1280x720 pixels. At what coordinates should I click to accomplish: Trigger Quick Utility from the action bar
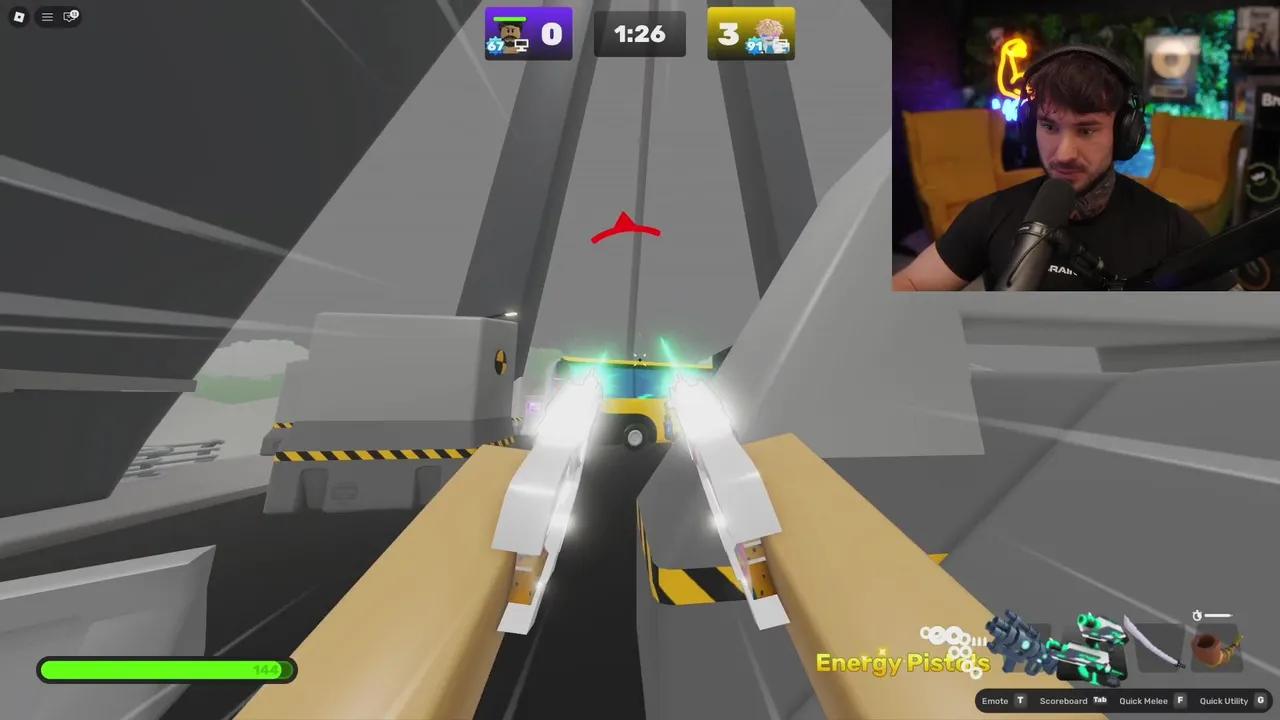pos(1224,701)
